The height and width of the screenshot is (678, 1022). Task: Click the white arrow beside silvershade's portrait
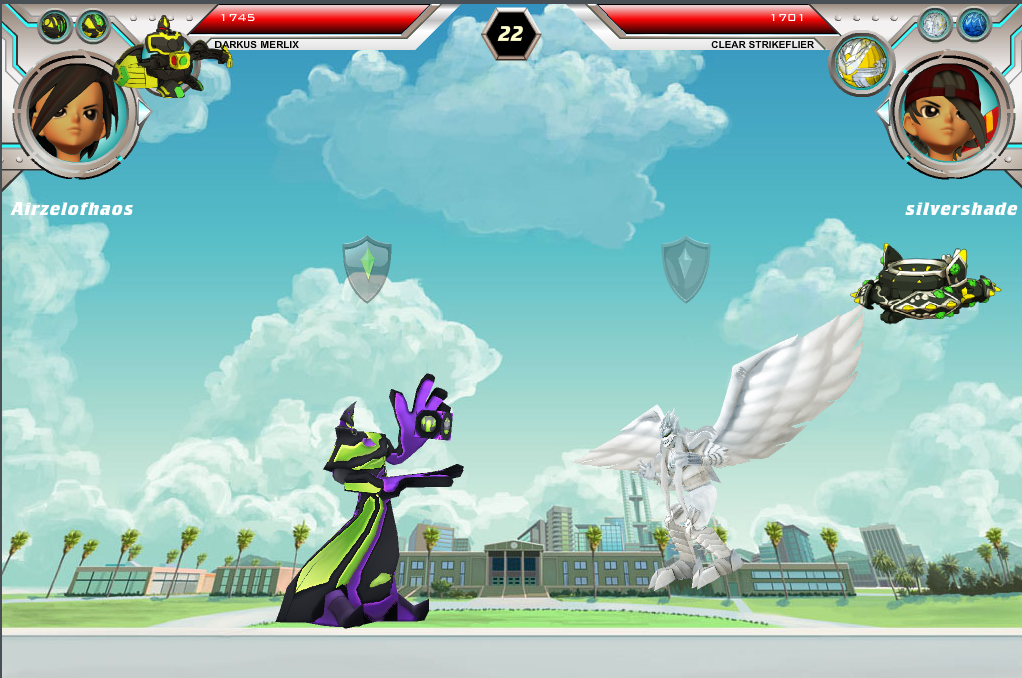[x=882, y=113]
